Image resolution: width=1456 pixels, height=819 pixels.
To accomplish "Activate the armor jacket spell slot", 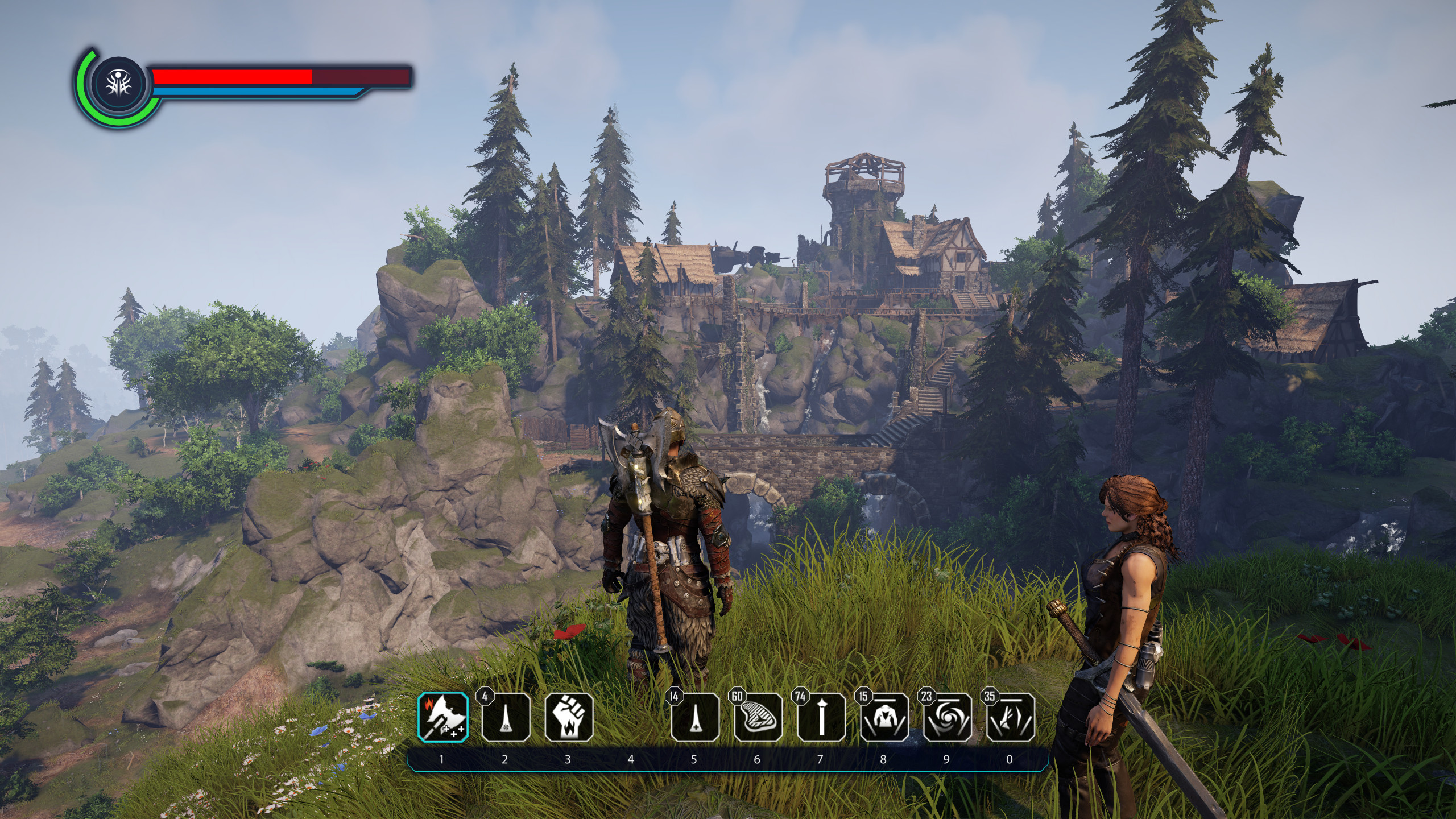I will click(884, 717).
